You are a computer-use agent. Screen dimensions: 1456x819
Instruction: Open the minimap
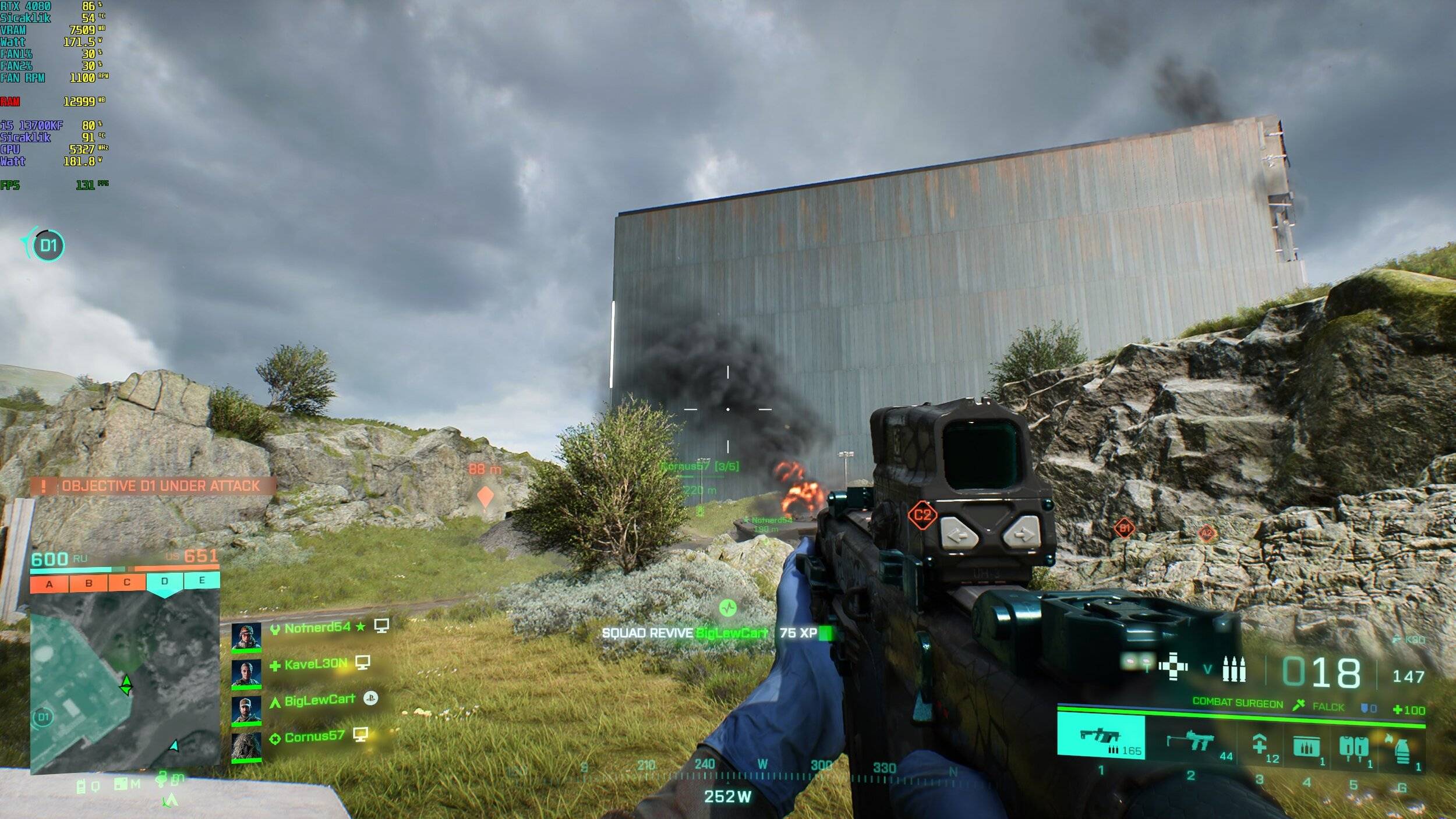click(125, 681)
